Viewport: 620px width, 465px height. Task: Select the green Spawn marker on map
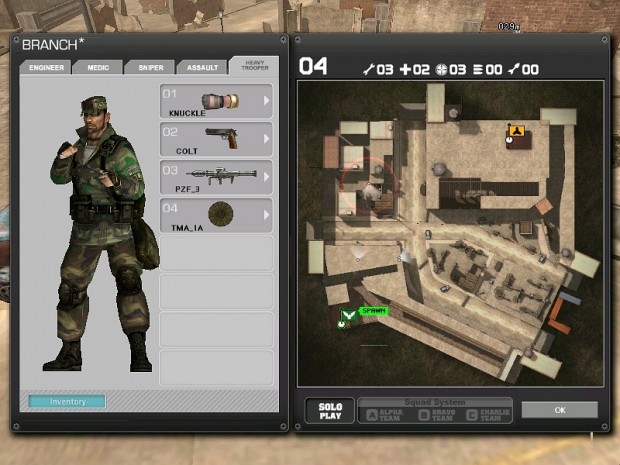click(348, 315)
